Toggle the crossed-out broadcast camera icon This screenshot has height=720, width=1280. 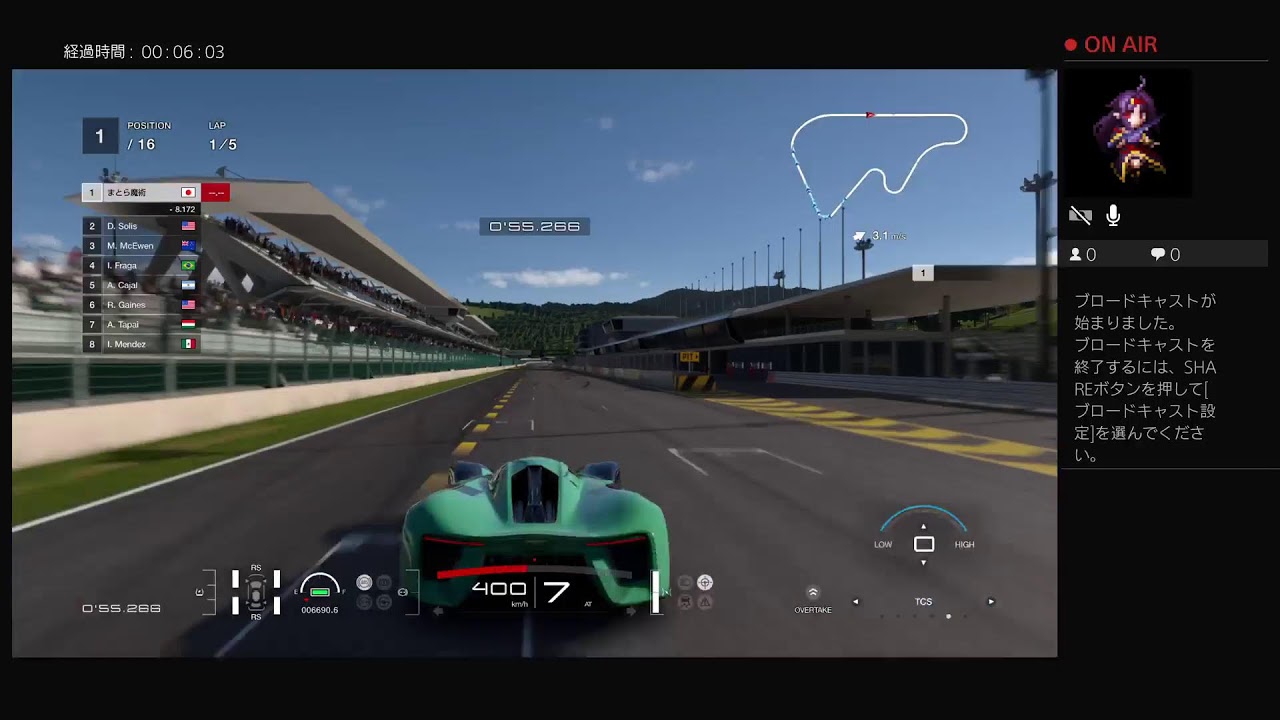click(1080, 215)
